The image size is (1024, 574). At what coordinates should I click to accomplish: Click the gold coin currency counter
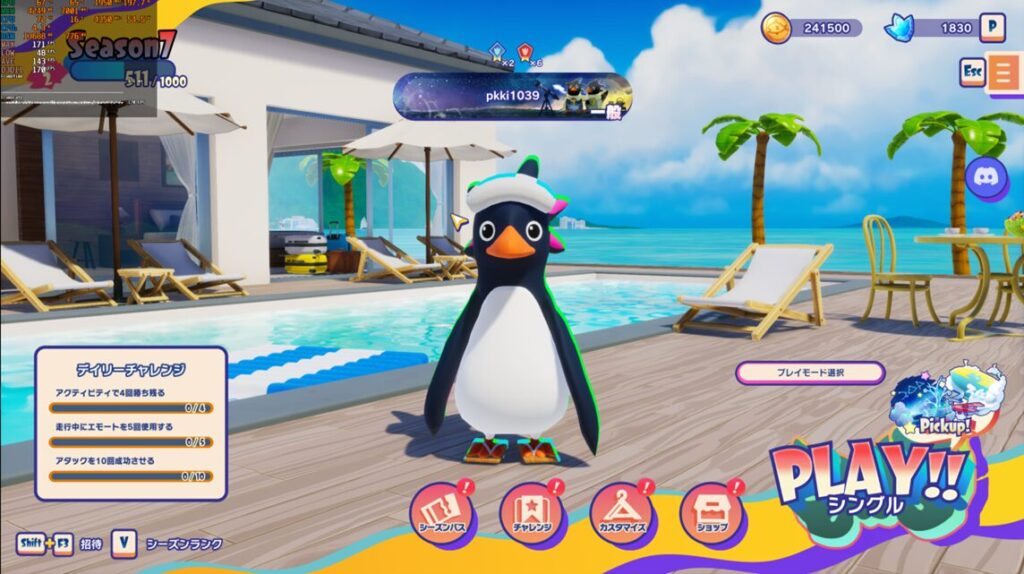click(x=812, y=28)
